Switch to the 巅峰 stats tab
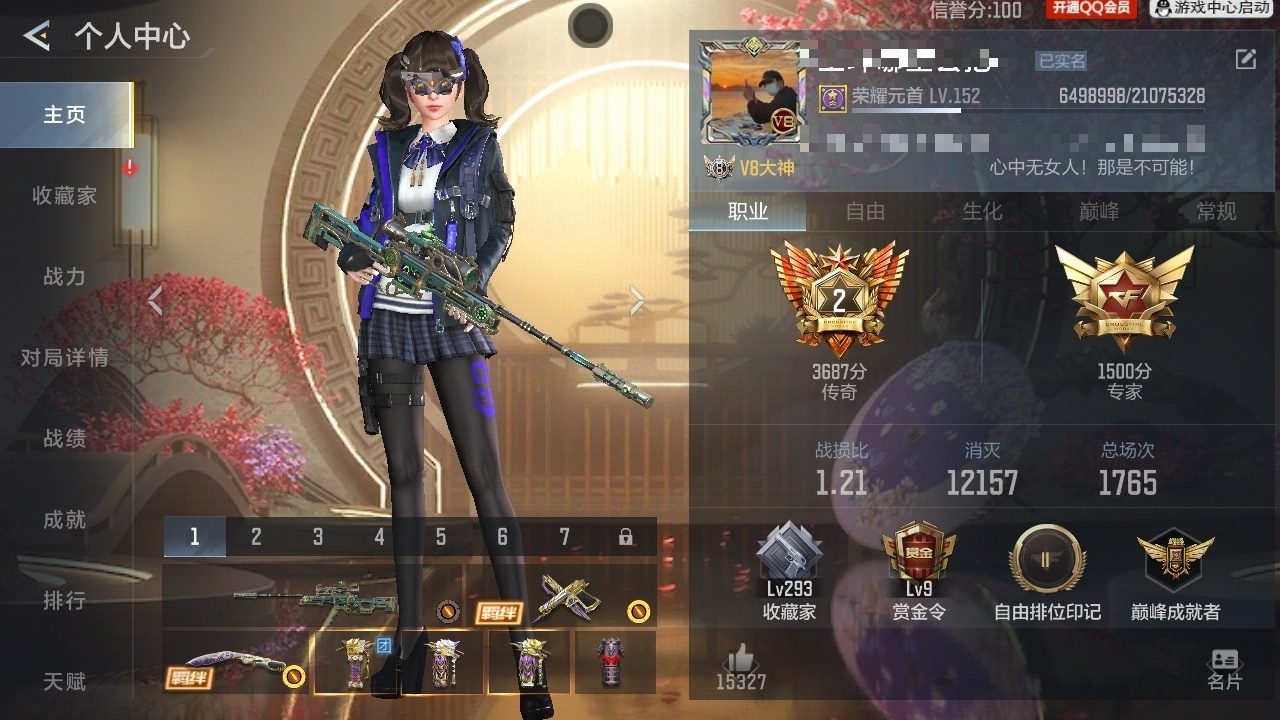The width and height of the screenshot is (1280, 720). (x=1099, y=212)
